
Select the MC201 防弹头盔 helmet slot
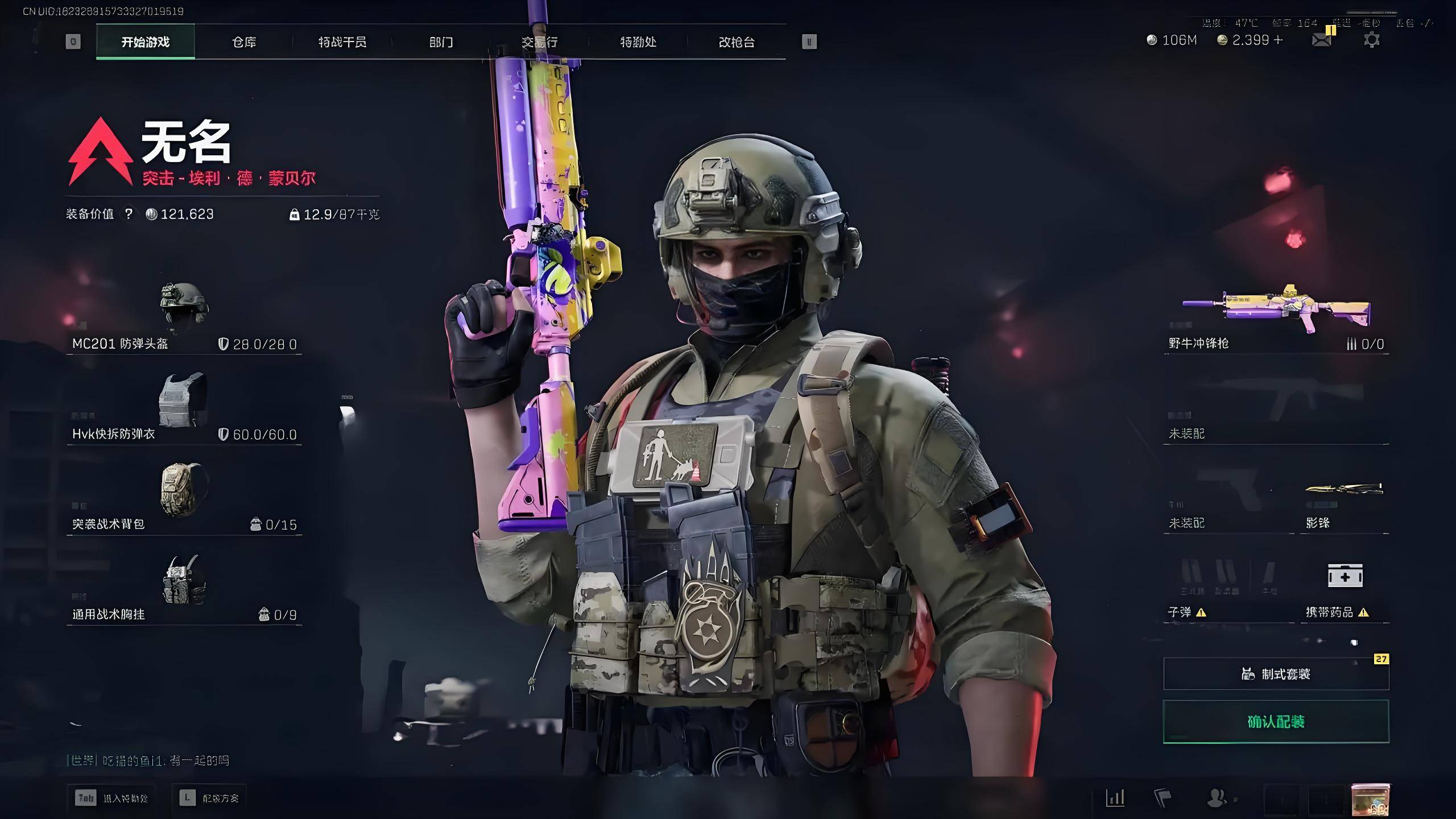click(x=184, y=317)
